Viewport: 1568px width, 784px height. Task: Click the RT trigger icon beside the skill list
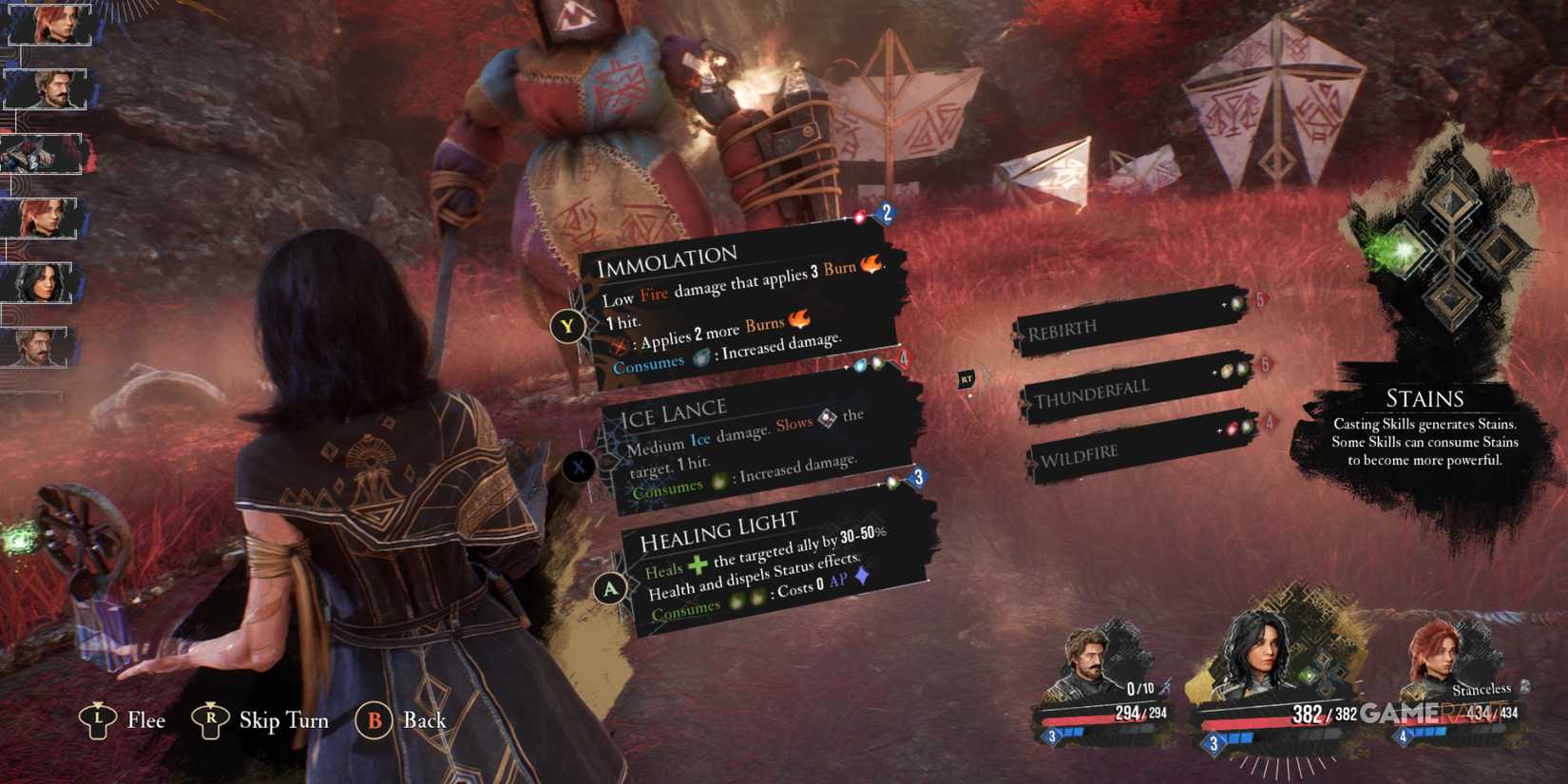(x=965, y=378)
